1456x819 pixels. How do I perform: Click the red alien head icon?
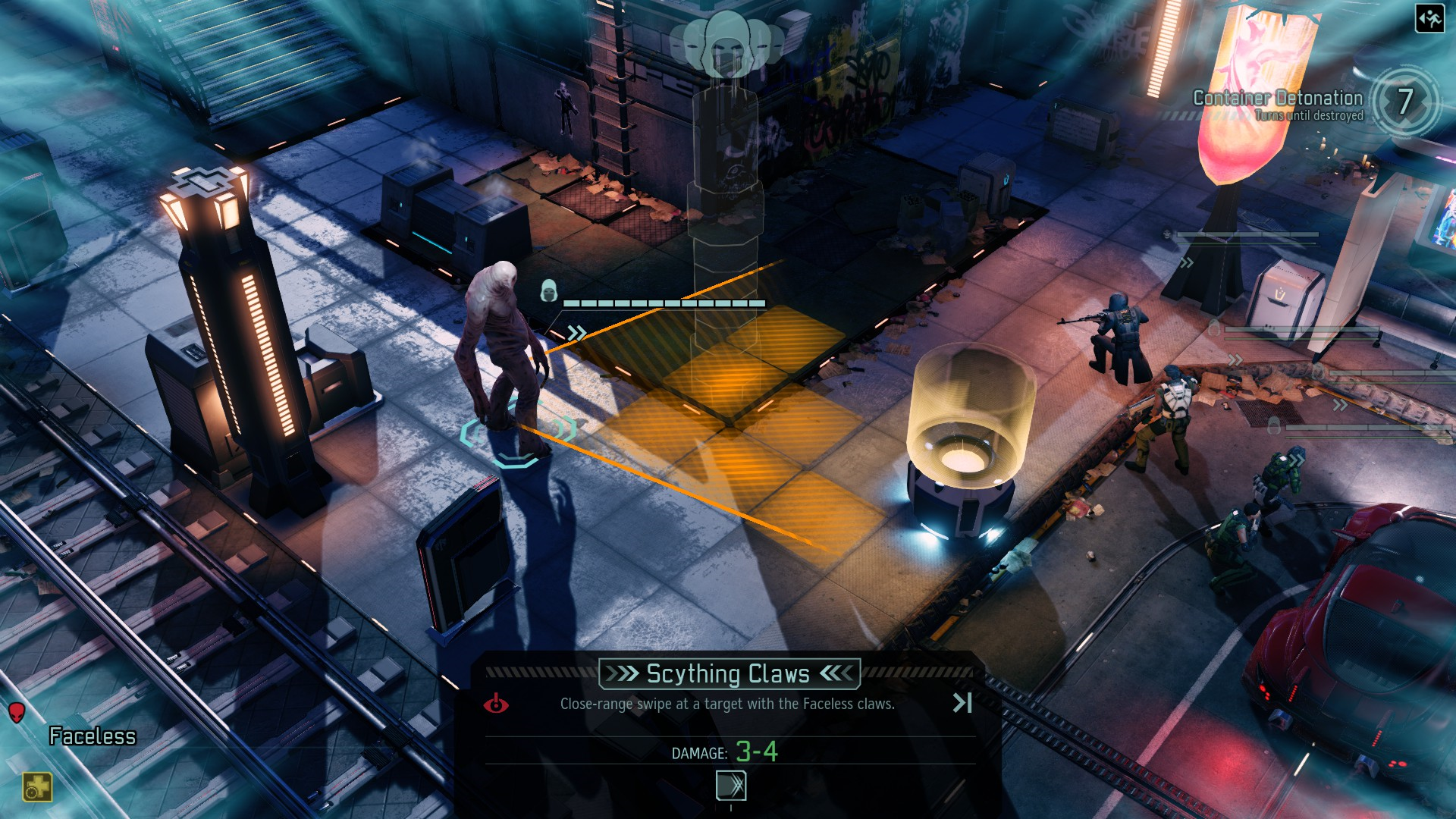click(x=17, y=712)
